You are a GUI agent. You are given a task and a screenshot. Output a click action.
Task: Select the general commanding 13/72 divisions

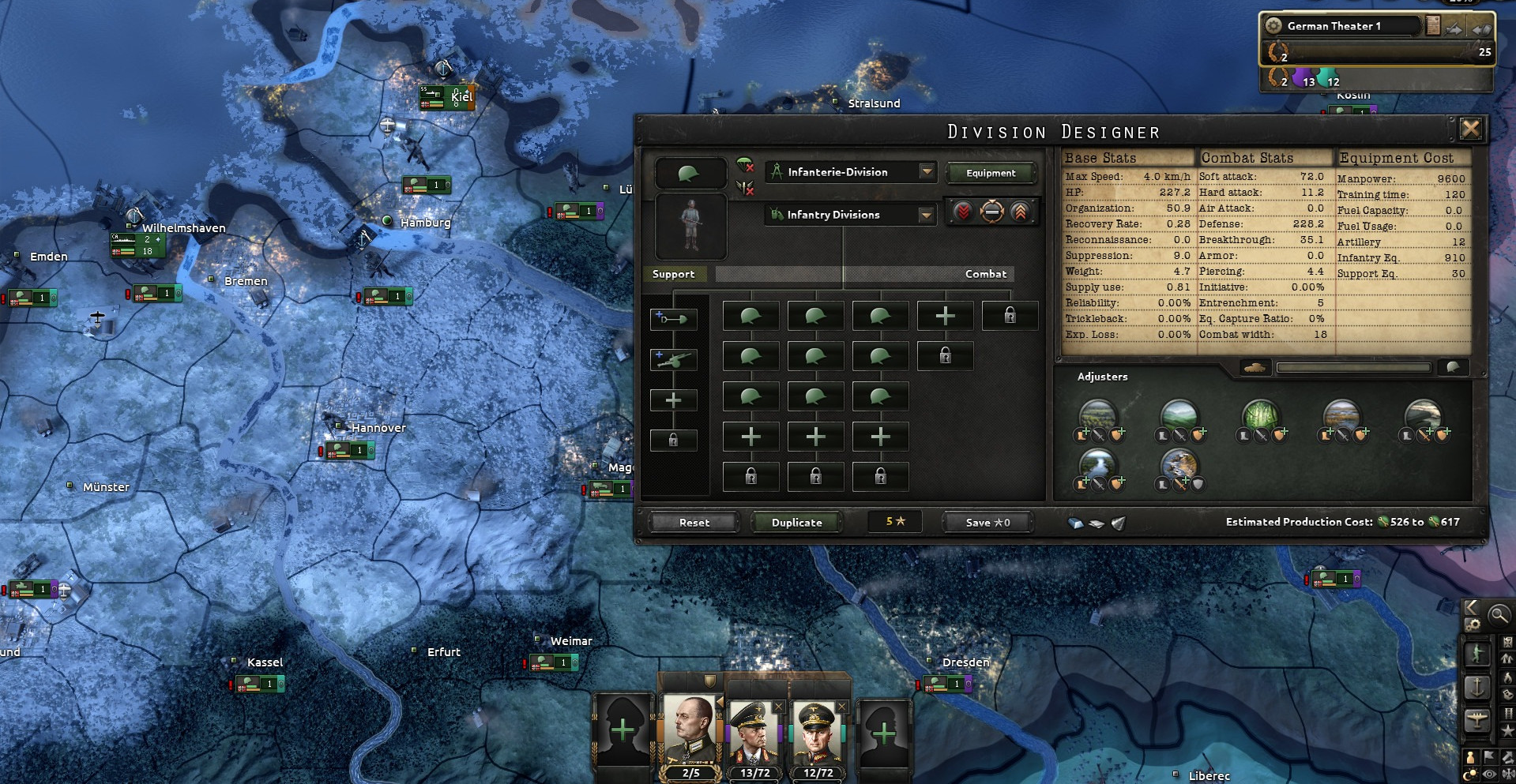click(x=754, y=734)
